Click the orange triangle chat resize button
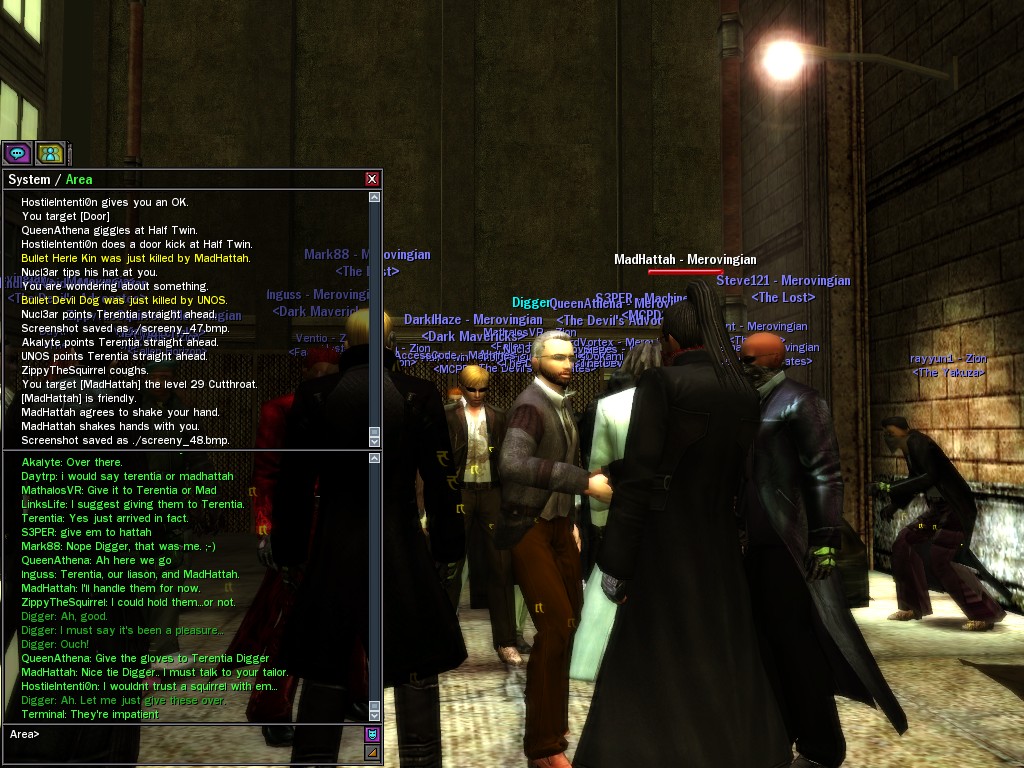This screenshot has width=1024, height=768. [x=372, y=752]
